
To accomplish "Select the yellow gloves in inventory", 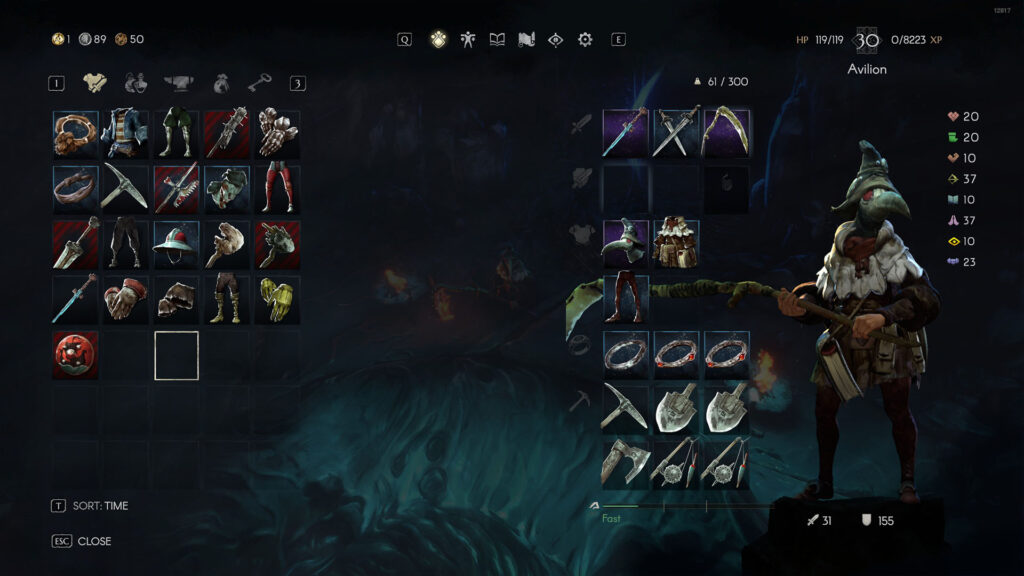I will [277, 300].
